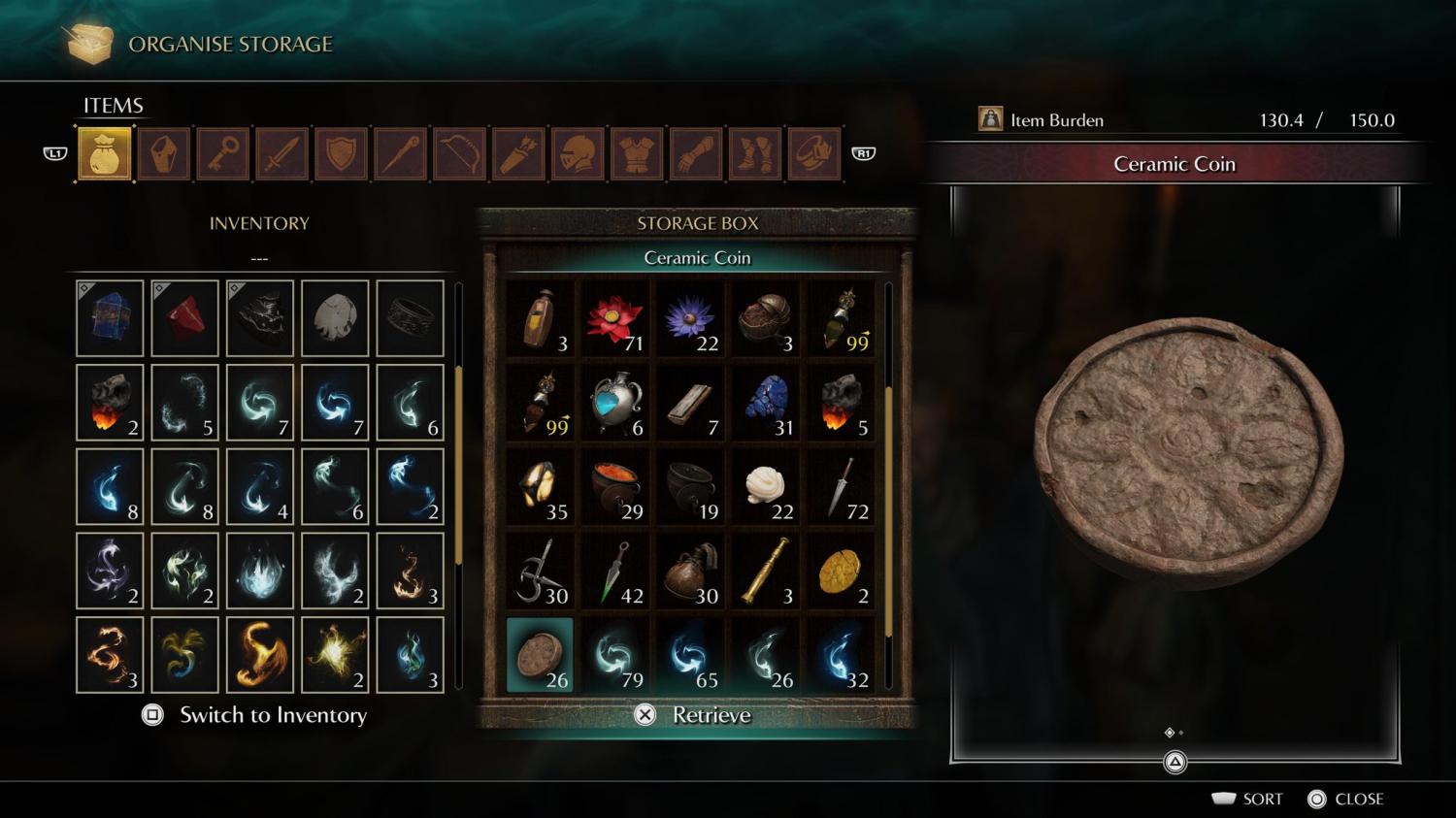
Task: Show the shields category tab
Action: 341,153
